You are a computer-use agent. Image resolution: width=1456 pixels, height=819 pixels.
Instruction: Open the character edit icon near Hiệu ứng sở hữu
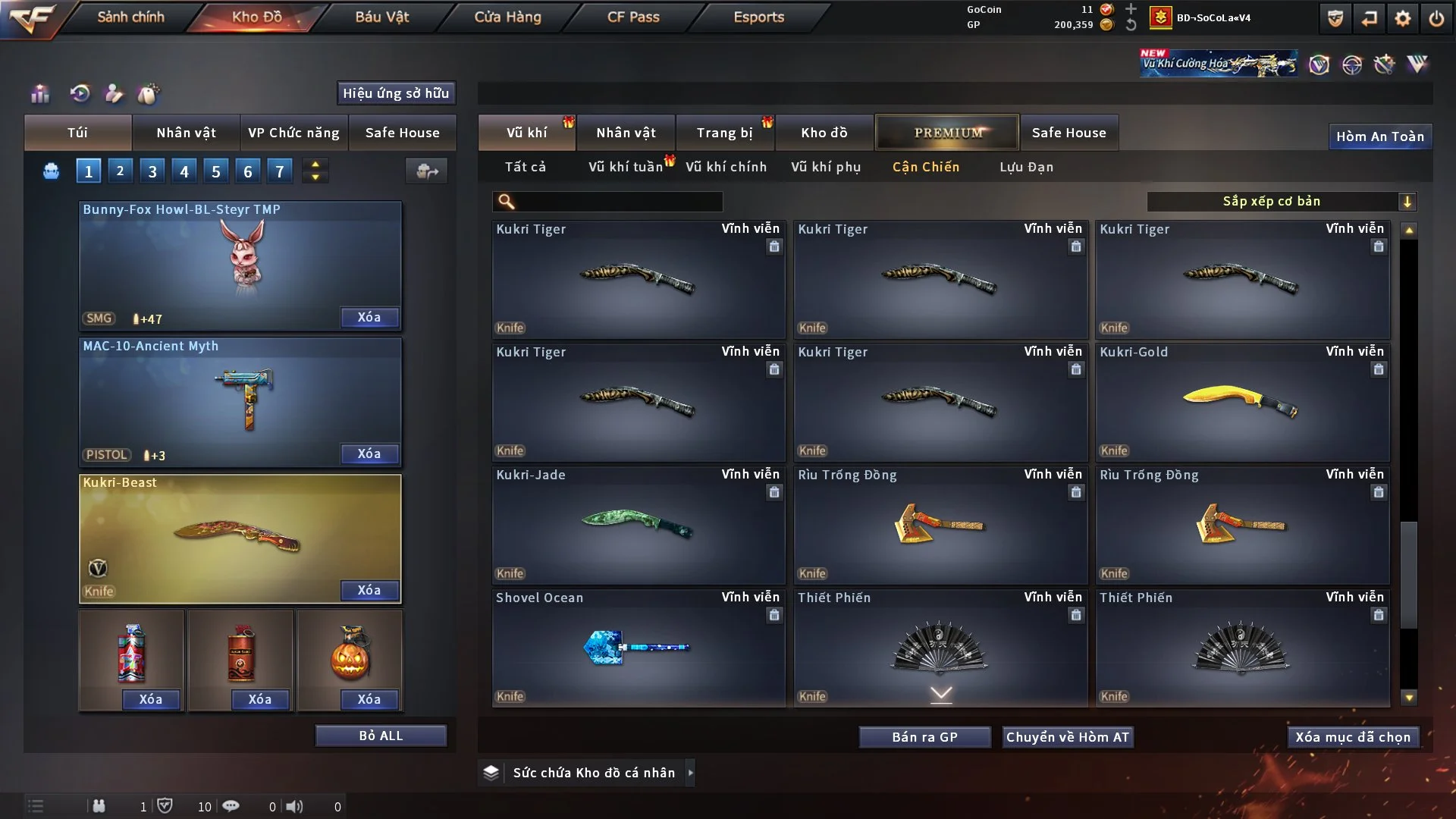pos(114,94)
